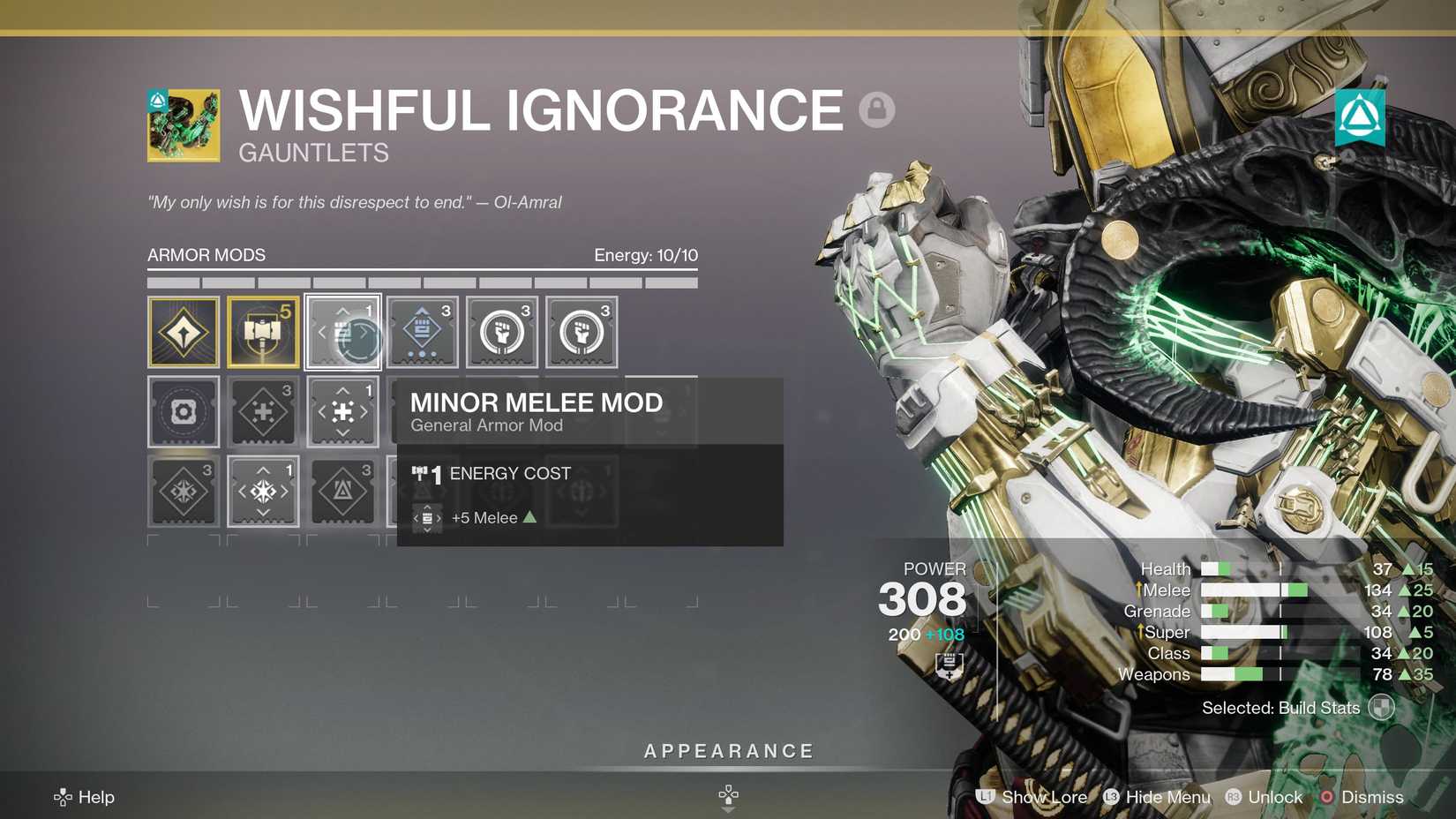
Task: Select the starburst mod with 1 stack
Action: (262, 492)
